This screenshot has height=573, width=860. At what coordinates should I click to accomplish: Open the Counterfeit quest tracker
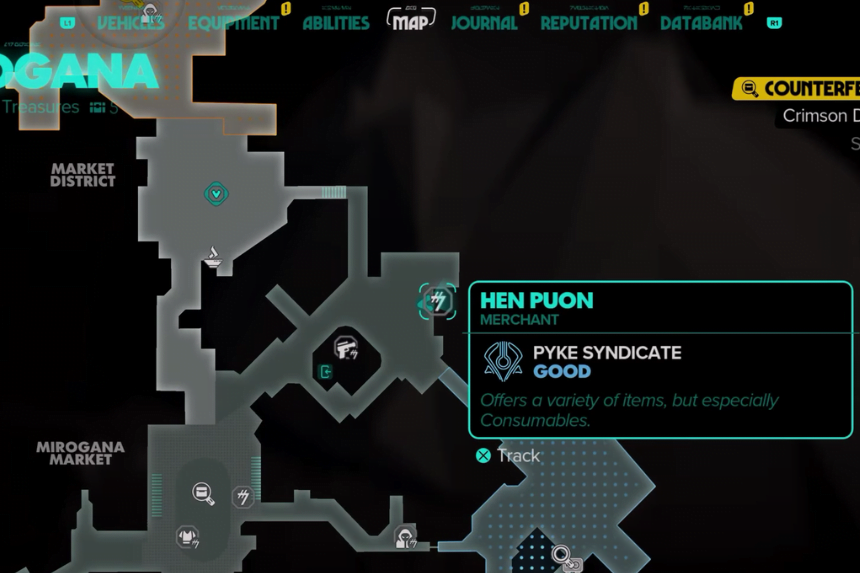click(800, 89)
